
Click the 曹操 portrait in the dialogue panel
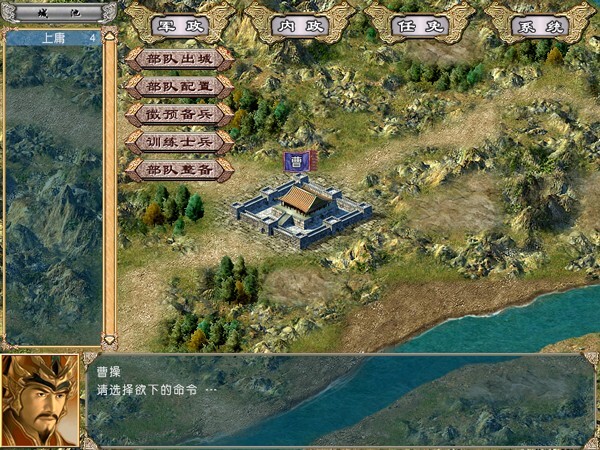pos(40,399)
